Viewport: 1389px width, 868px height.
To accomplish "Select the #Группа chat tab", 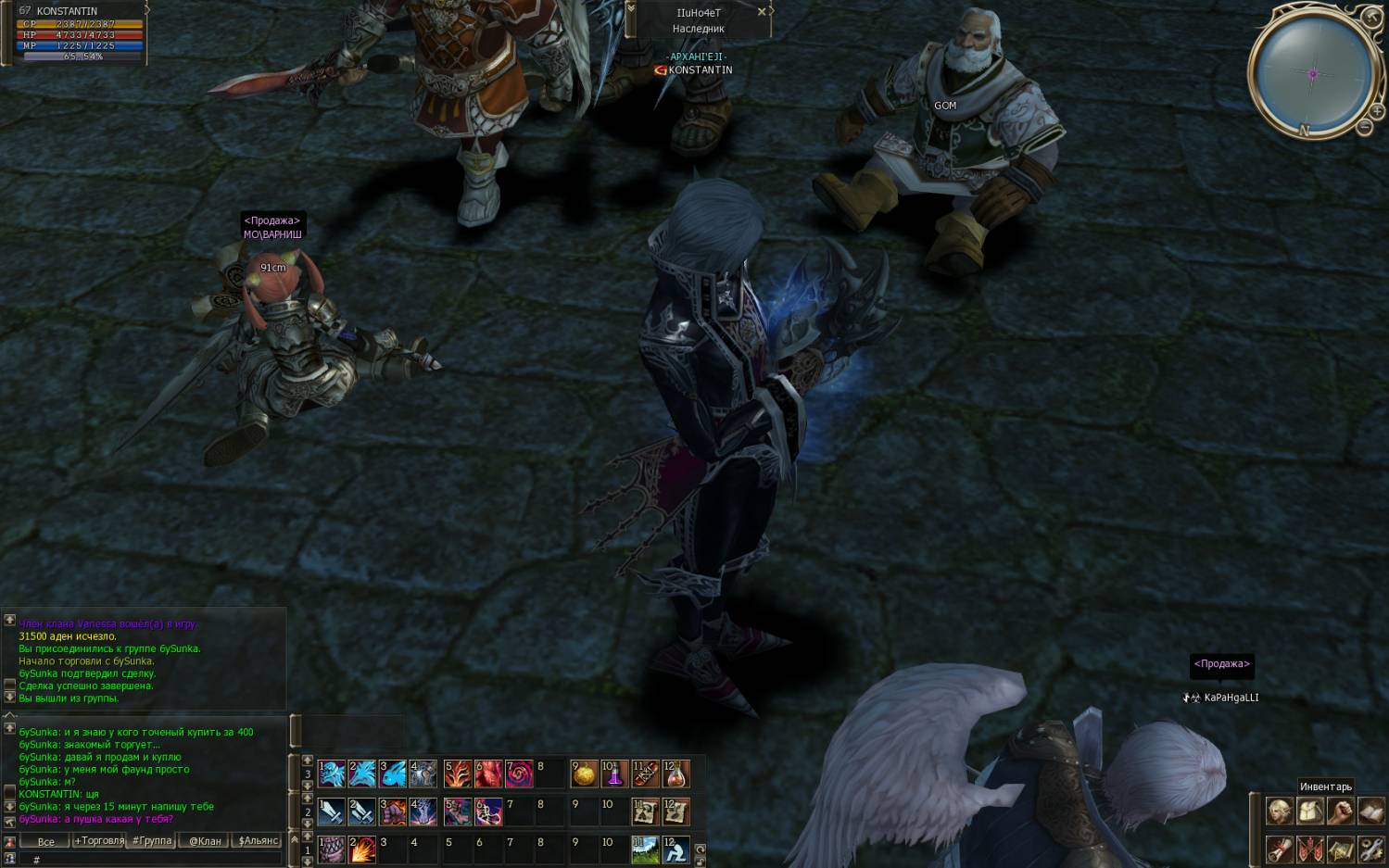I will tap(152, 841).
